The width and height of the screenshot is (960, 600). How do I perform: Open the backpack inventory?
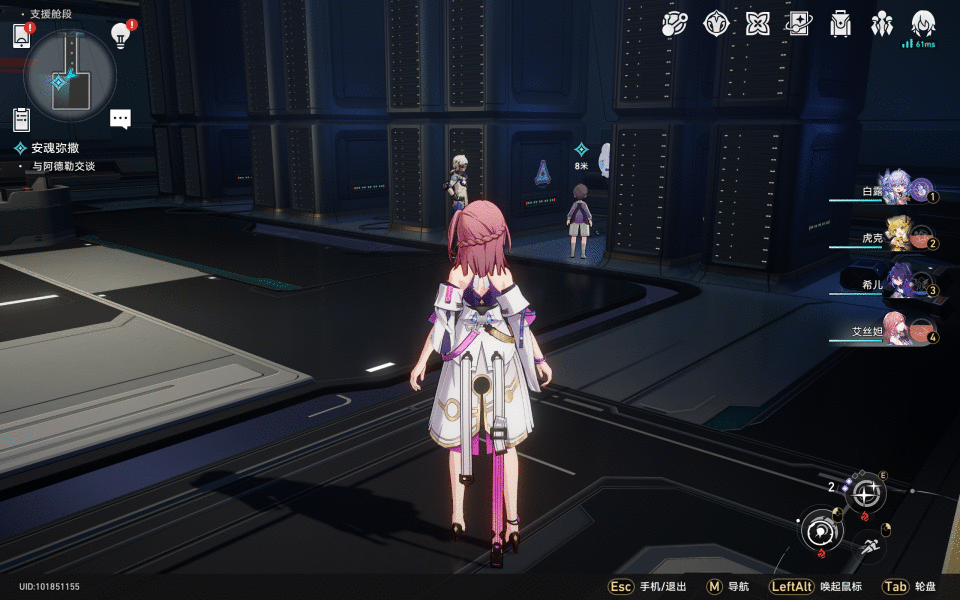pyautogui.click(x=840, y=24)
